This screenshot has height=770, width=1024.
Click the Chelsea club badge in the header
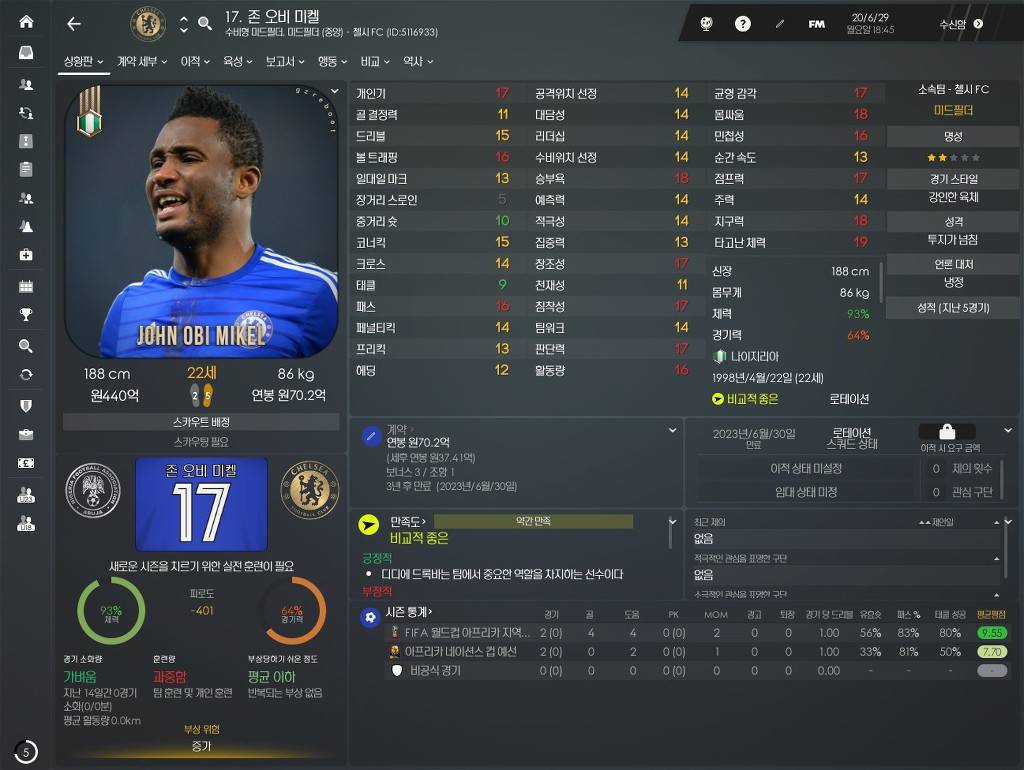148,24
